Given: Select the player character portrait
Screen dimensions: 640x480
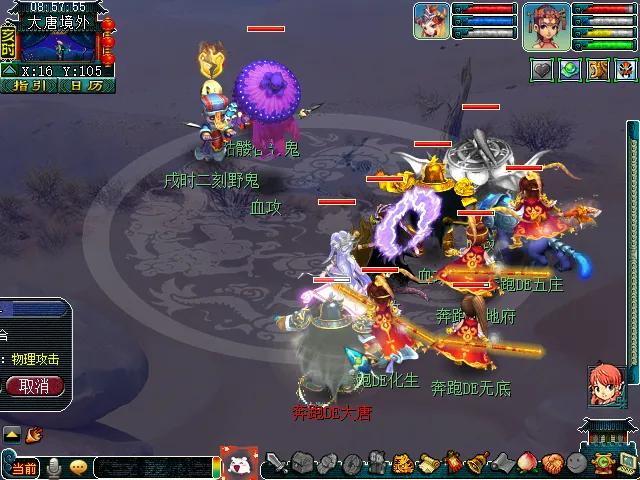Looking at the screenshot, I should [x=545, y=25].
